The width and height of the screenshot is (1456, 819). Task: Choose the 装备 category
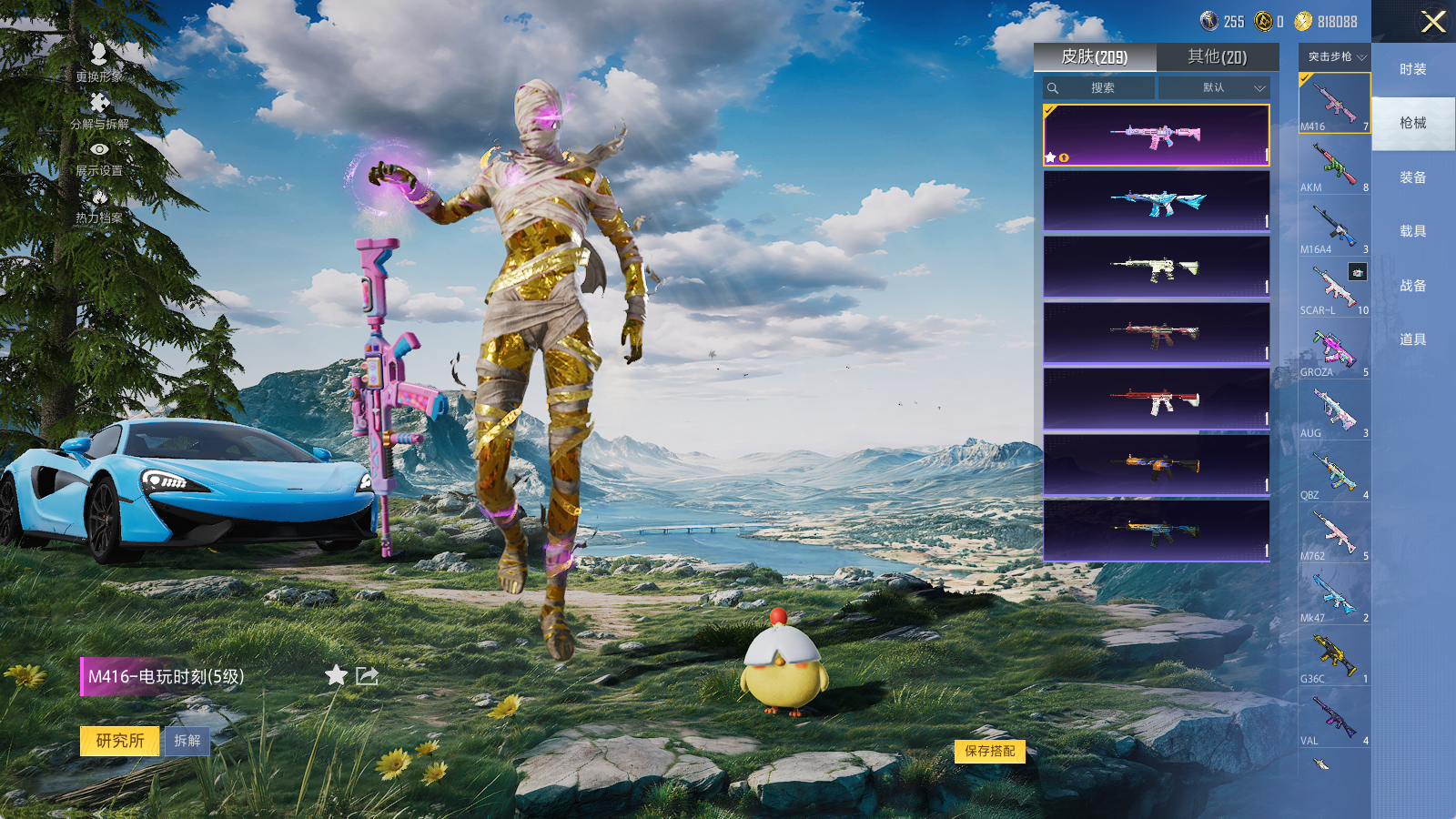click(x=1412, y=177)
